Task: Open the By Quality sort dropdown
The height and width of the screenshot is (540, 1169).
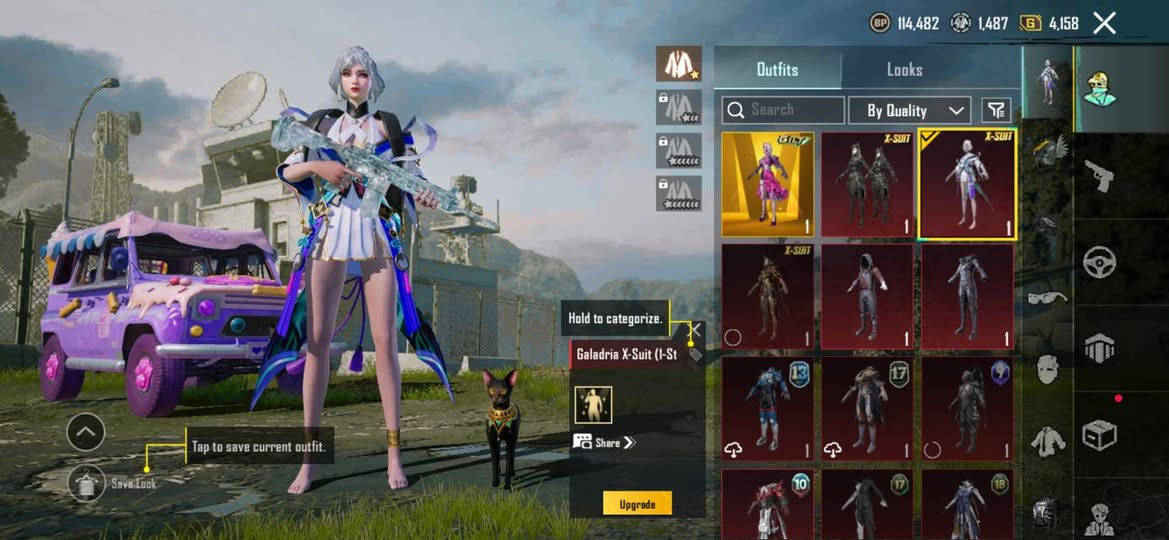Action: (x=909, y=110)
